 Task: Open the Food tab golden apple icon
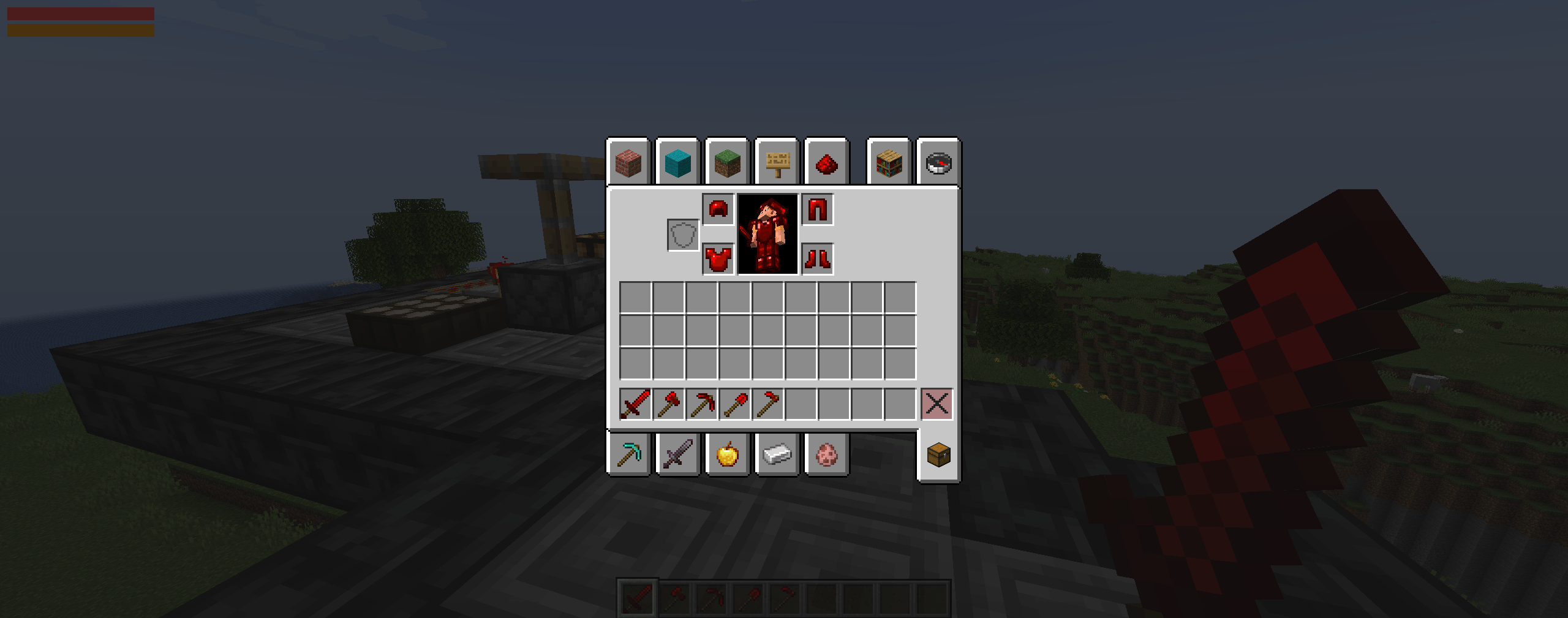pos(729,454)
